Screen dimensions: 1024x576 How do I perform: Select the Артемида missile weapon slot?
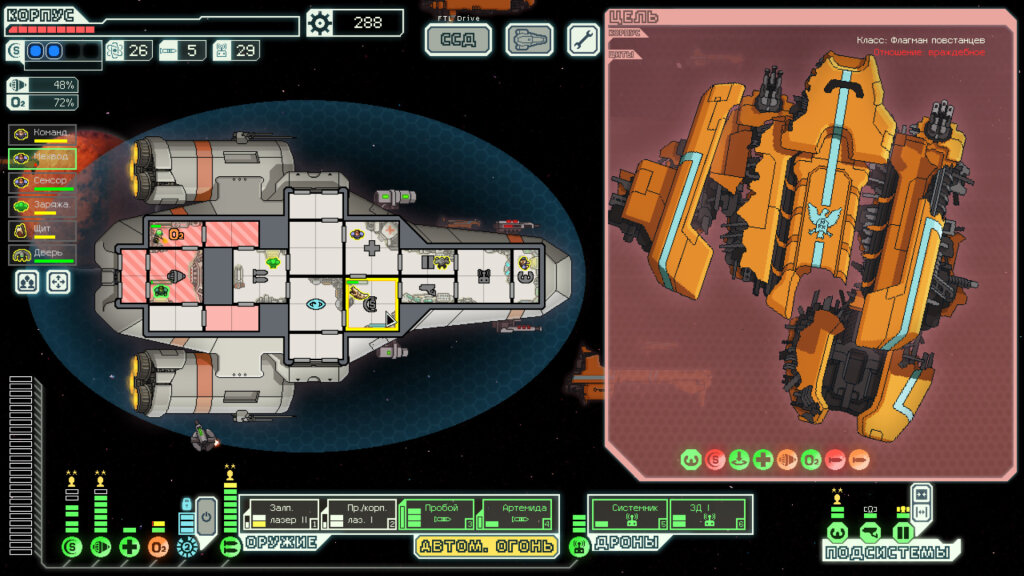[515, 514]
